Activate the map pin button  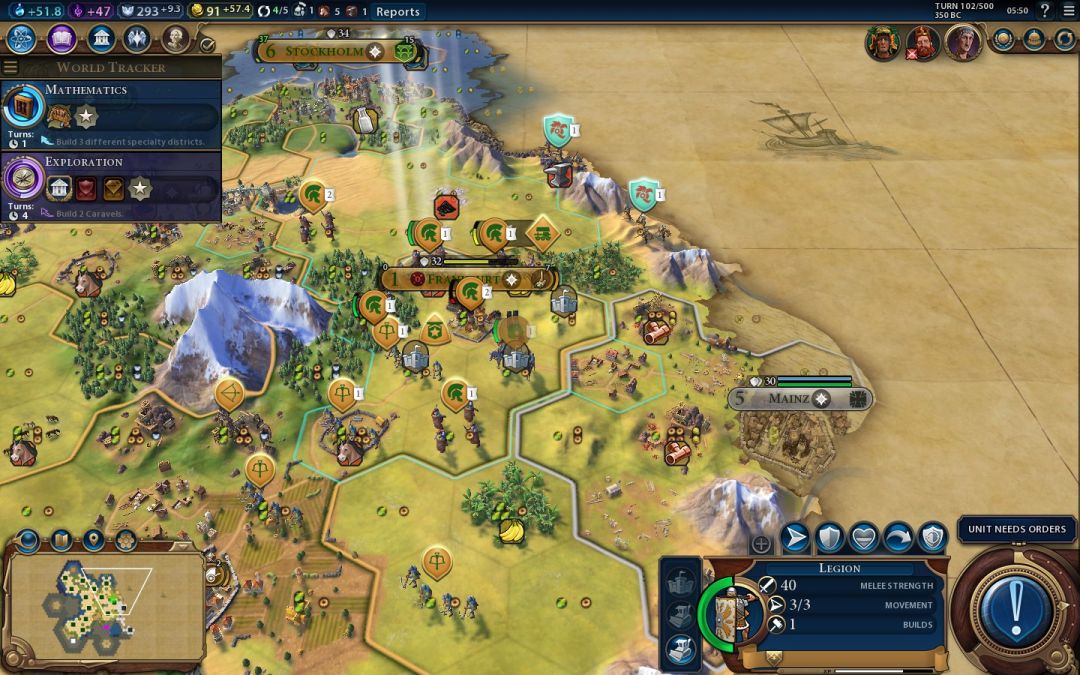(93, 541)
